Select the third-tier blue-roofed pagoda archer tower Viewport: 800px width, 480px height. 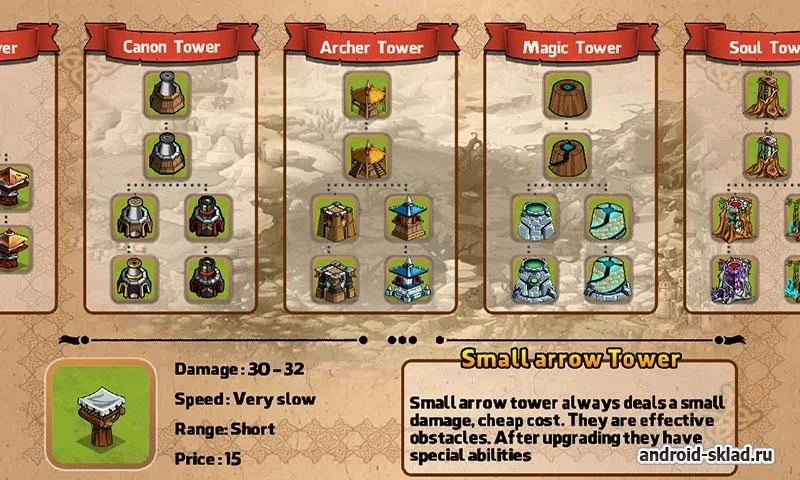pyautogui.click(x=410, y=218)
